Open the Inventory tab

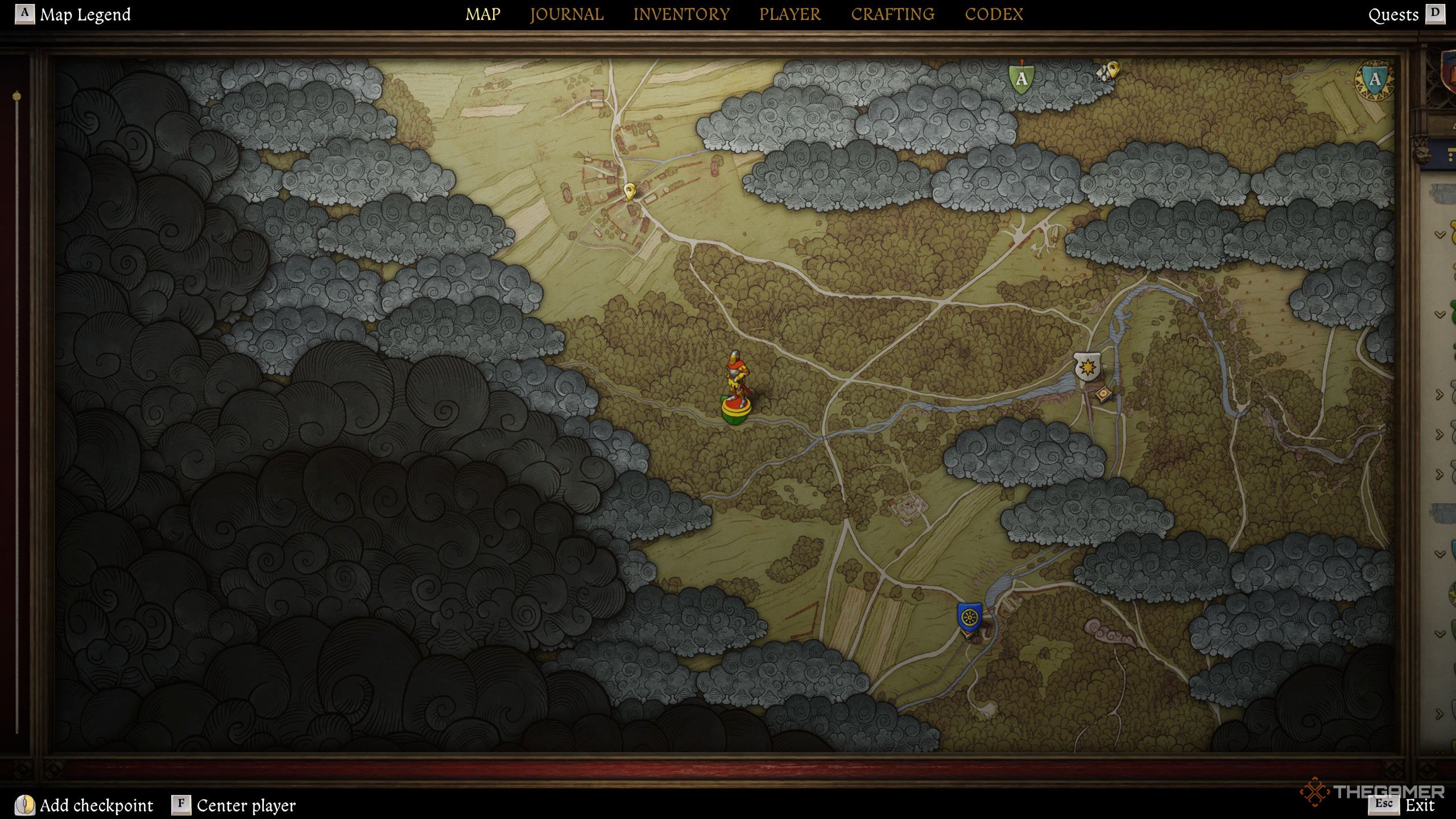click(x=681, y=14)
